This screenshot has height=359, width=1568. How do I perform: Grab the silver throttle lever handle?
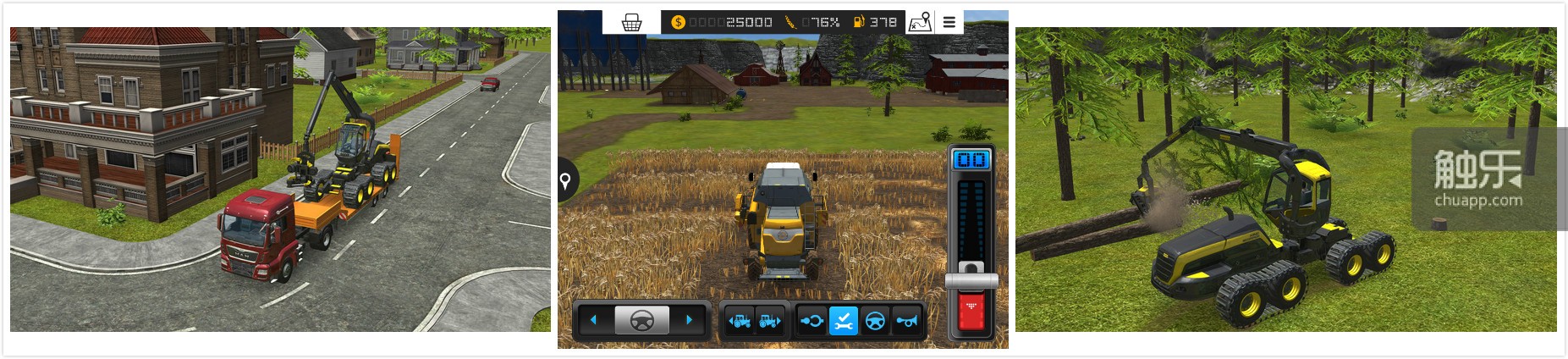pyautogui.click(x=971, y=279)
